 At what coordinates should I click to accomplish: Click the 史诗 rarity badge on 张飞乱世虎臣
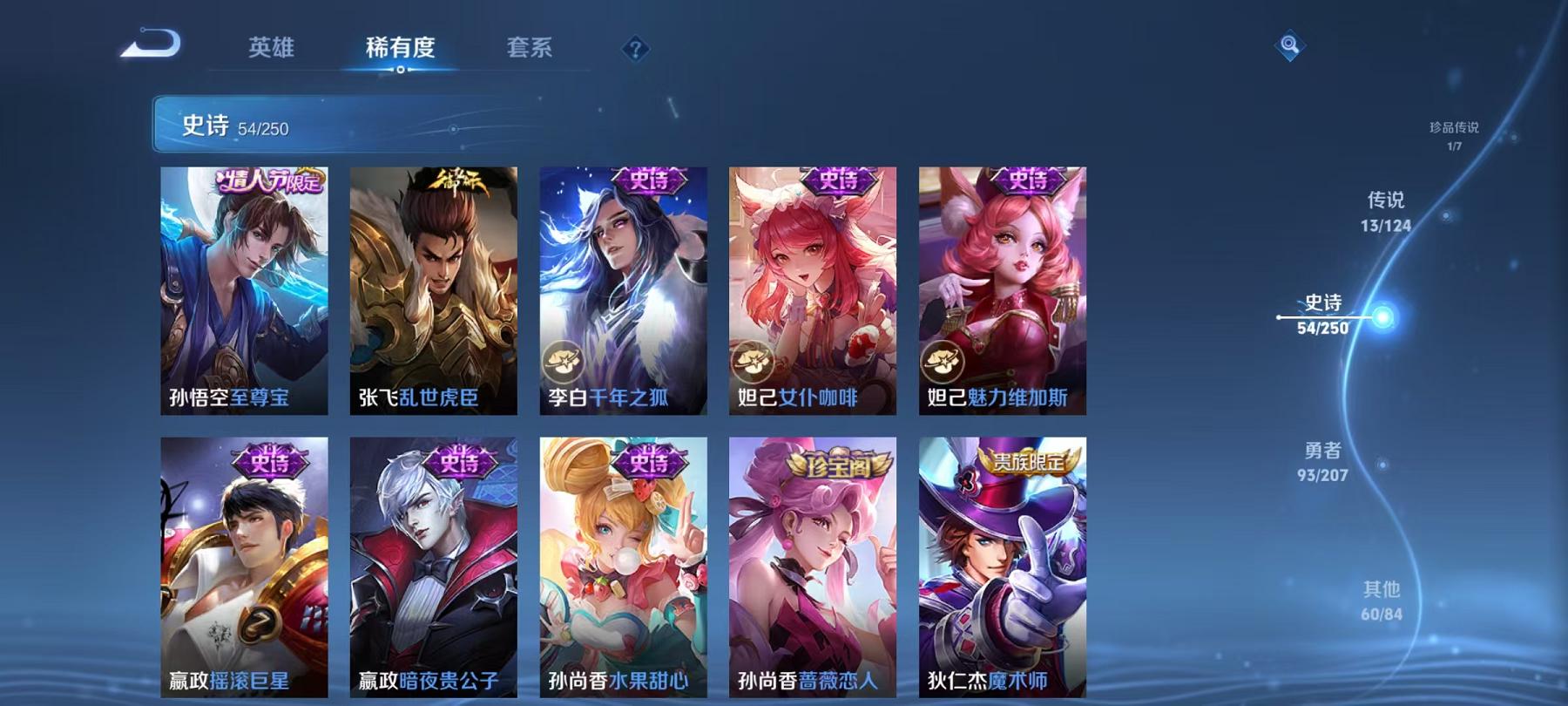point(460,179)
